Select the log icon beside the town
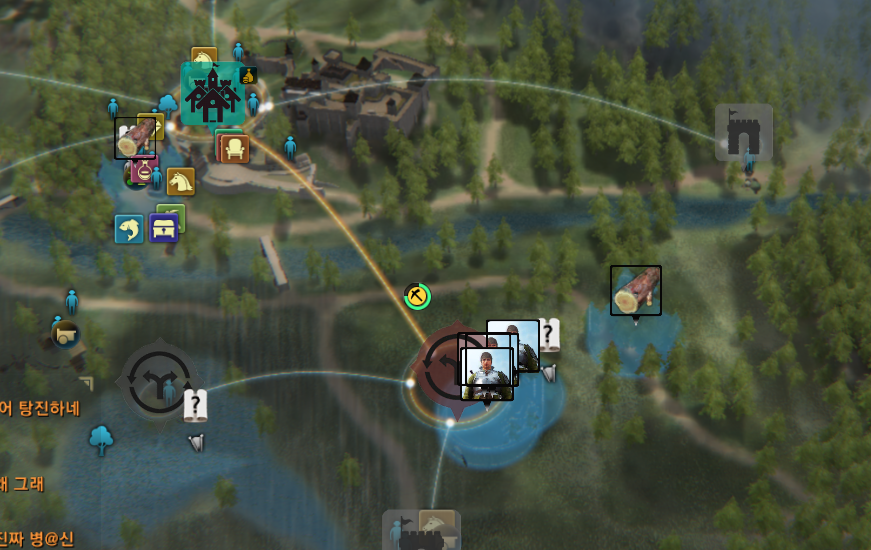Viewport: 871px width, 550px height. [x=134, y=138]
